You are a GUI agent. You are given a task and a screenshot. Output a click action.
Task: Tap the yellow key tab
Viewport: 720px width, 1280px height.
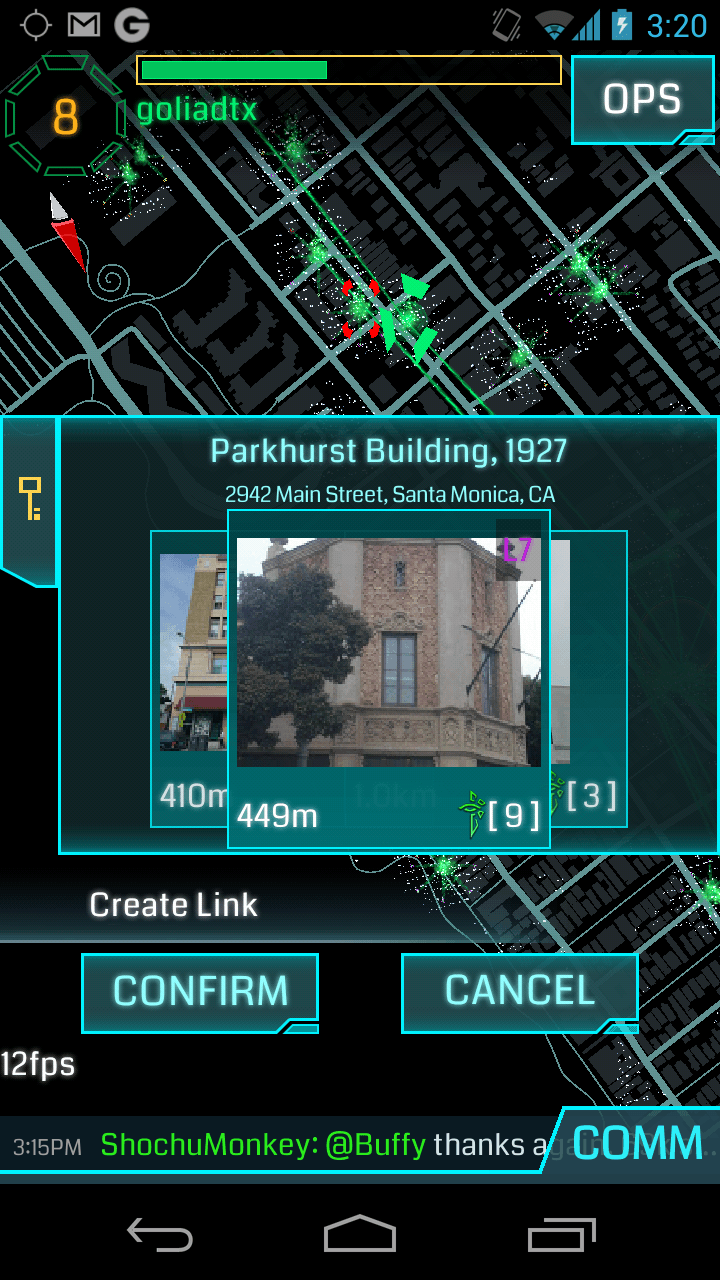tap(30, 499)
